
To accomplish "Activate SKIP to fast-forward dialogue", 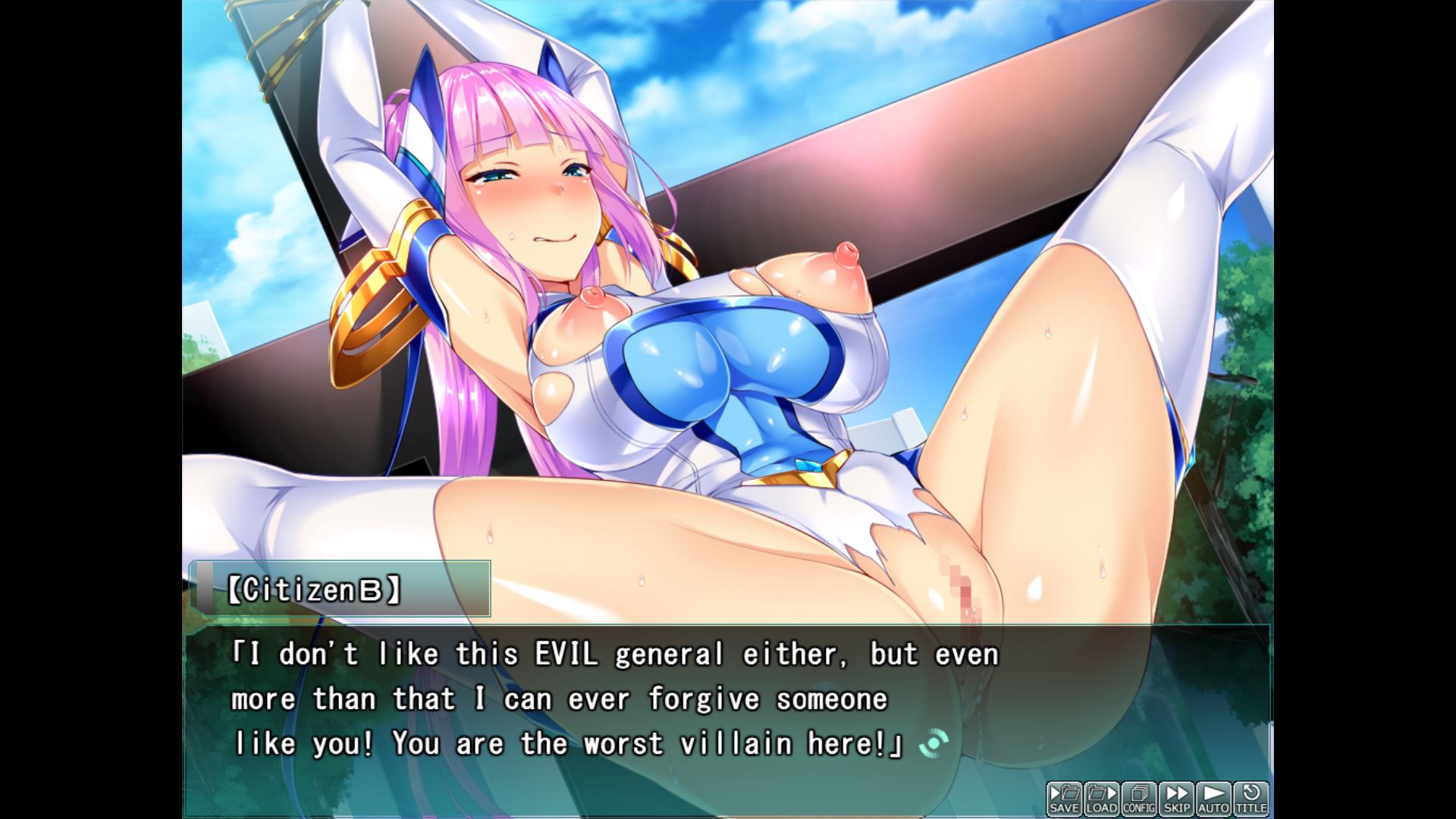I will [x=1176, y=799].
